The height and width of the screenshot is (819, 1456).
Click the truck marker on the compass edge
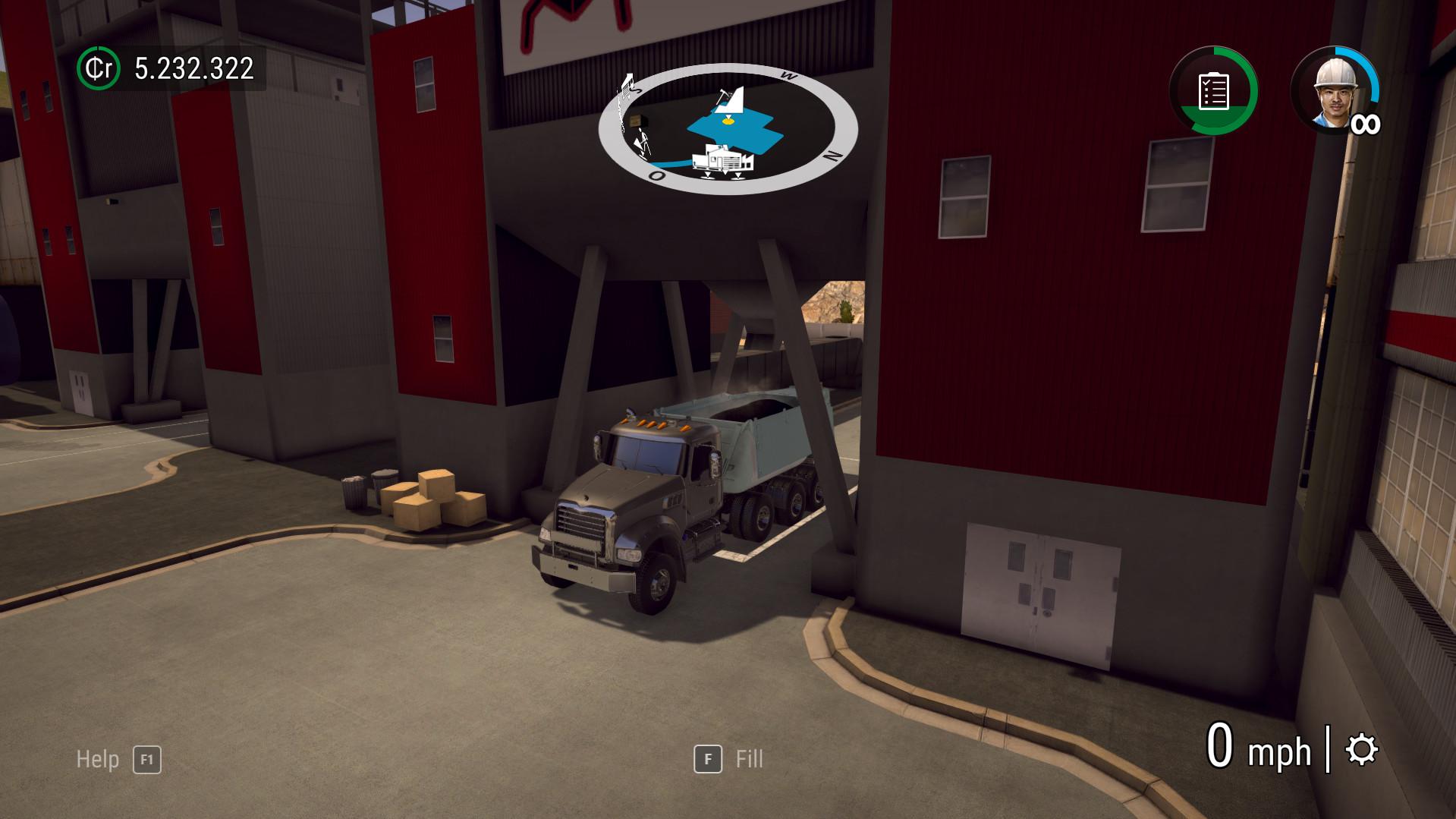pos(627,85)
